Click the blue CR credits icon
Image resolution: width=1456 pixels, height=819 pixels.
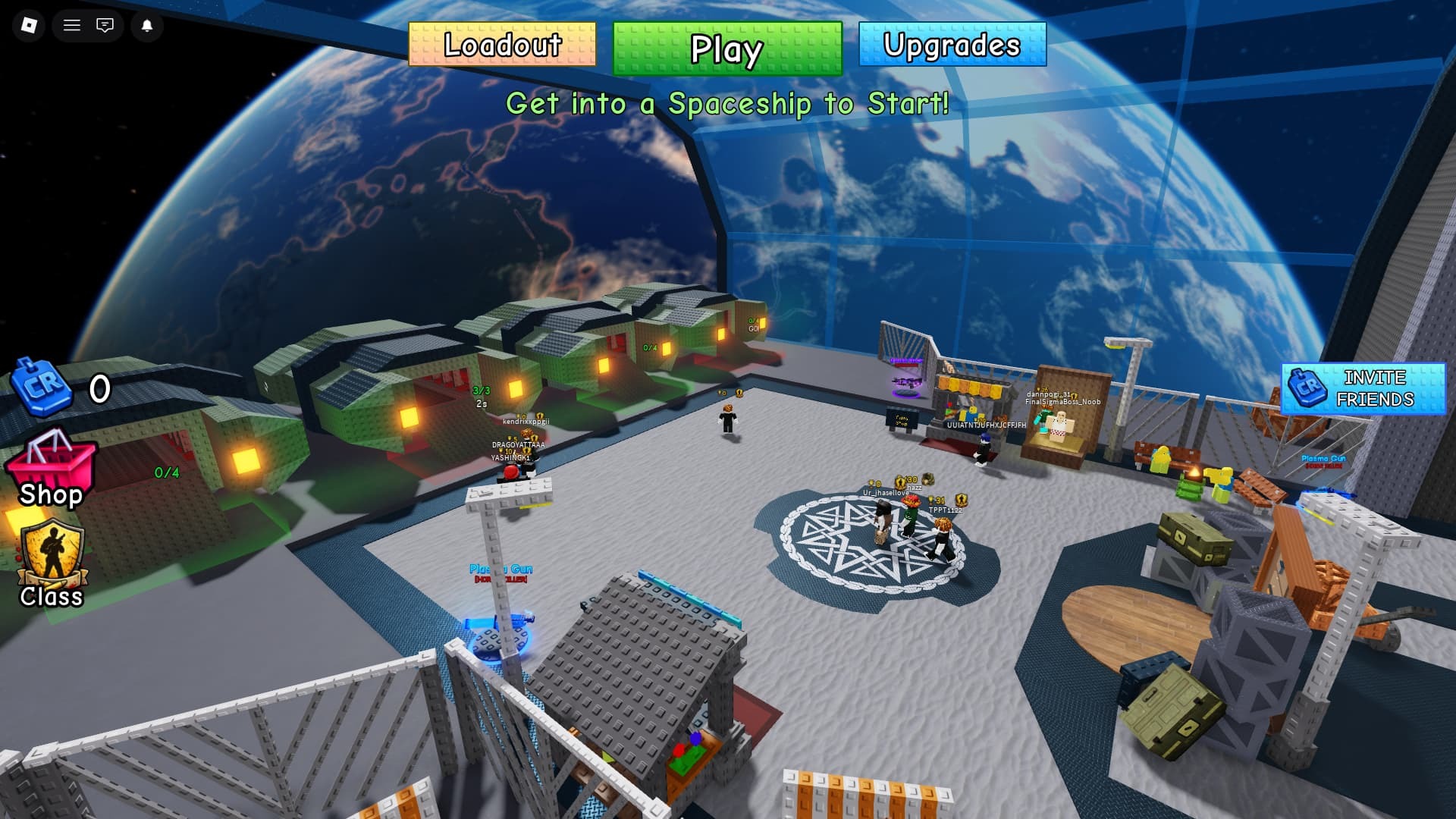click(x=42, y=387)
